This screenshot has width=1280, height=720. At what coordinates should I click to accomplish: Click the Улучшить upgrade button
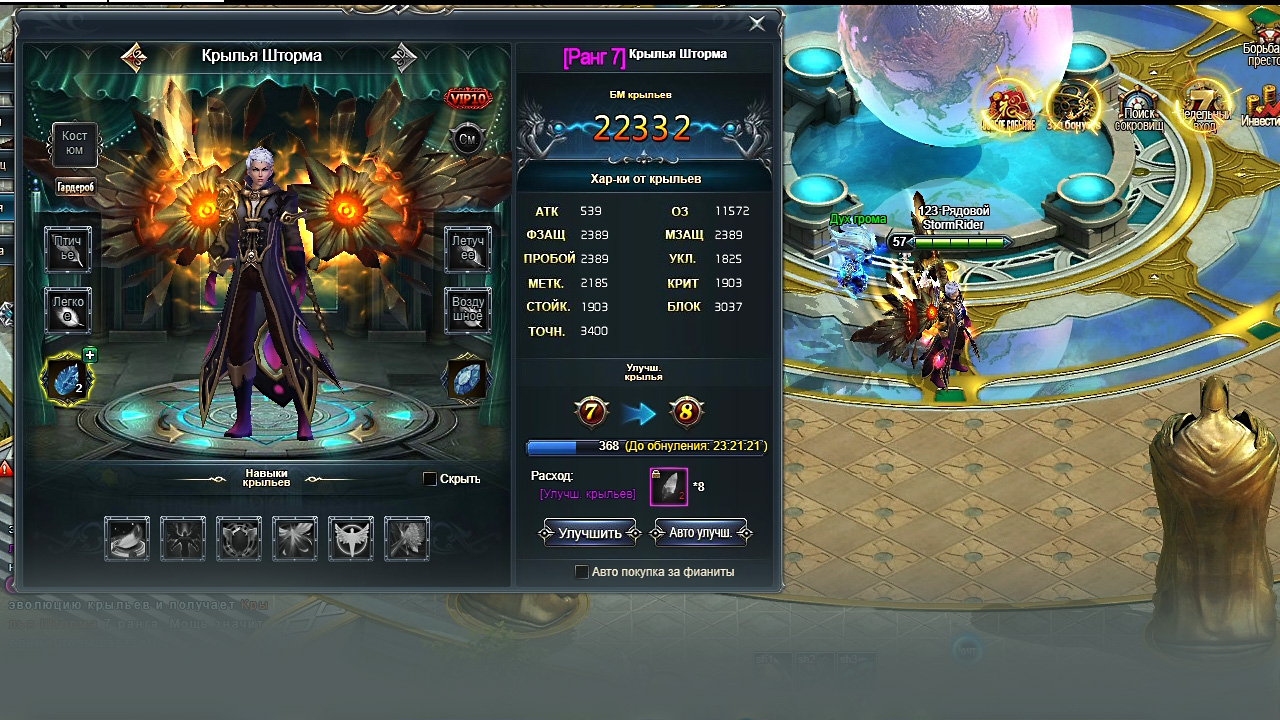[x=590, y=533]
